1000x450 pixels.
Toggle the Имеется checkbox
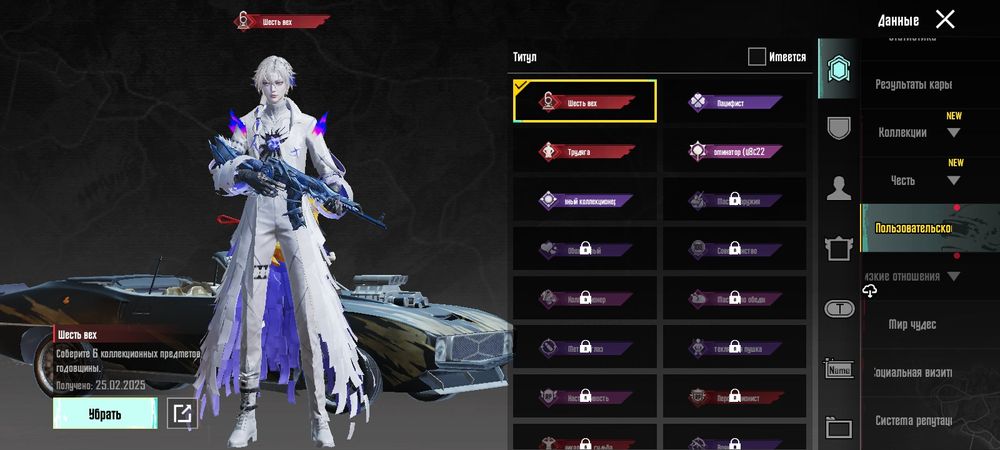(757, 57)
